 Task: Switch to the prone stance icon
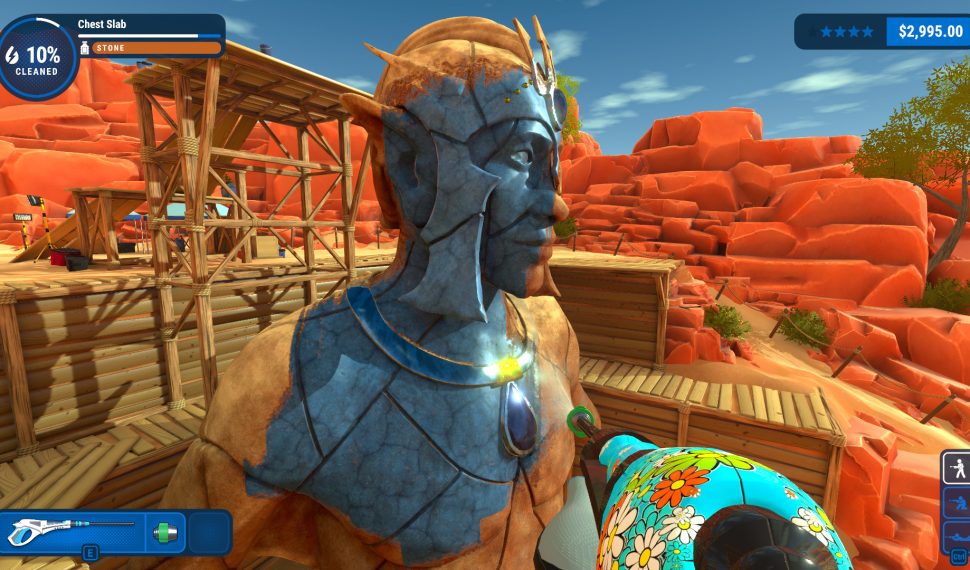pos(957,535)
